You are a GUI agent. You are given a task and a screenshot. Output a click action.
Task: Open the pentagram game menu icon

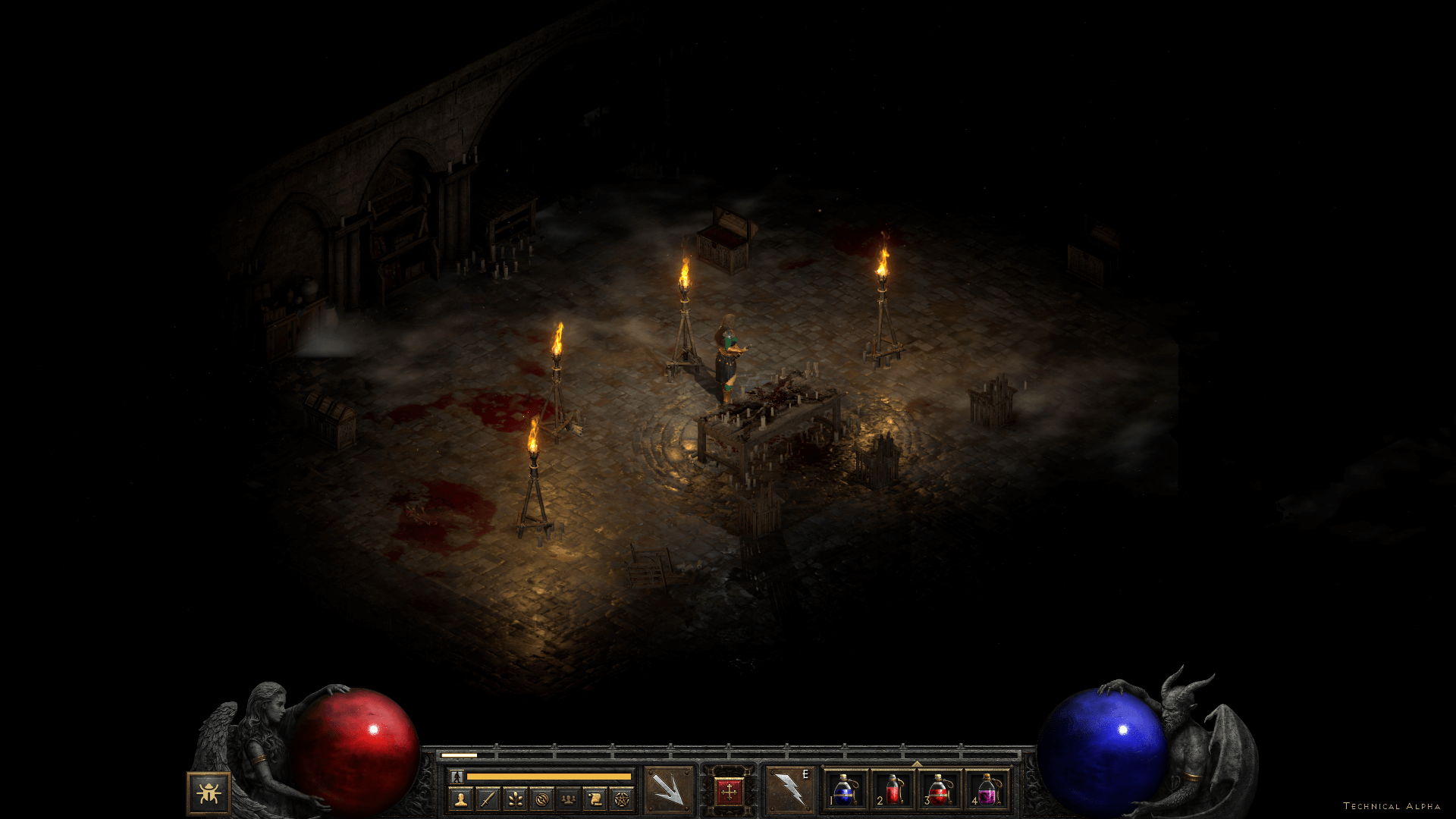pos(622,799)
